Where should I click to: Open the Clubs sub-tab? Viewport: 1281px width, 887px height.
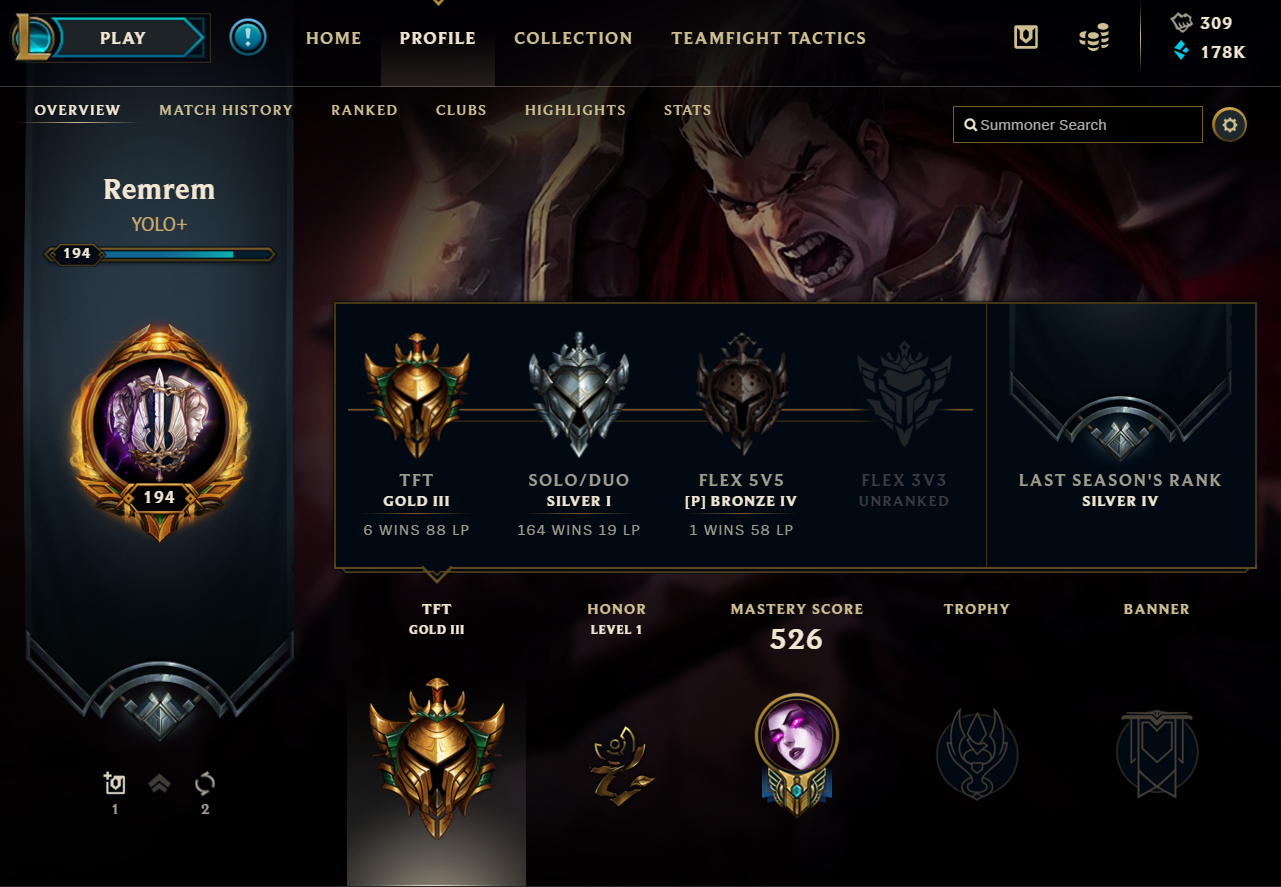[461, 110]
